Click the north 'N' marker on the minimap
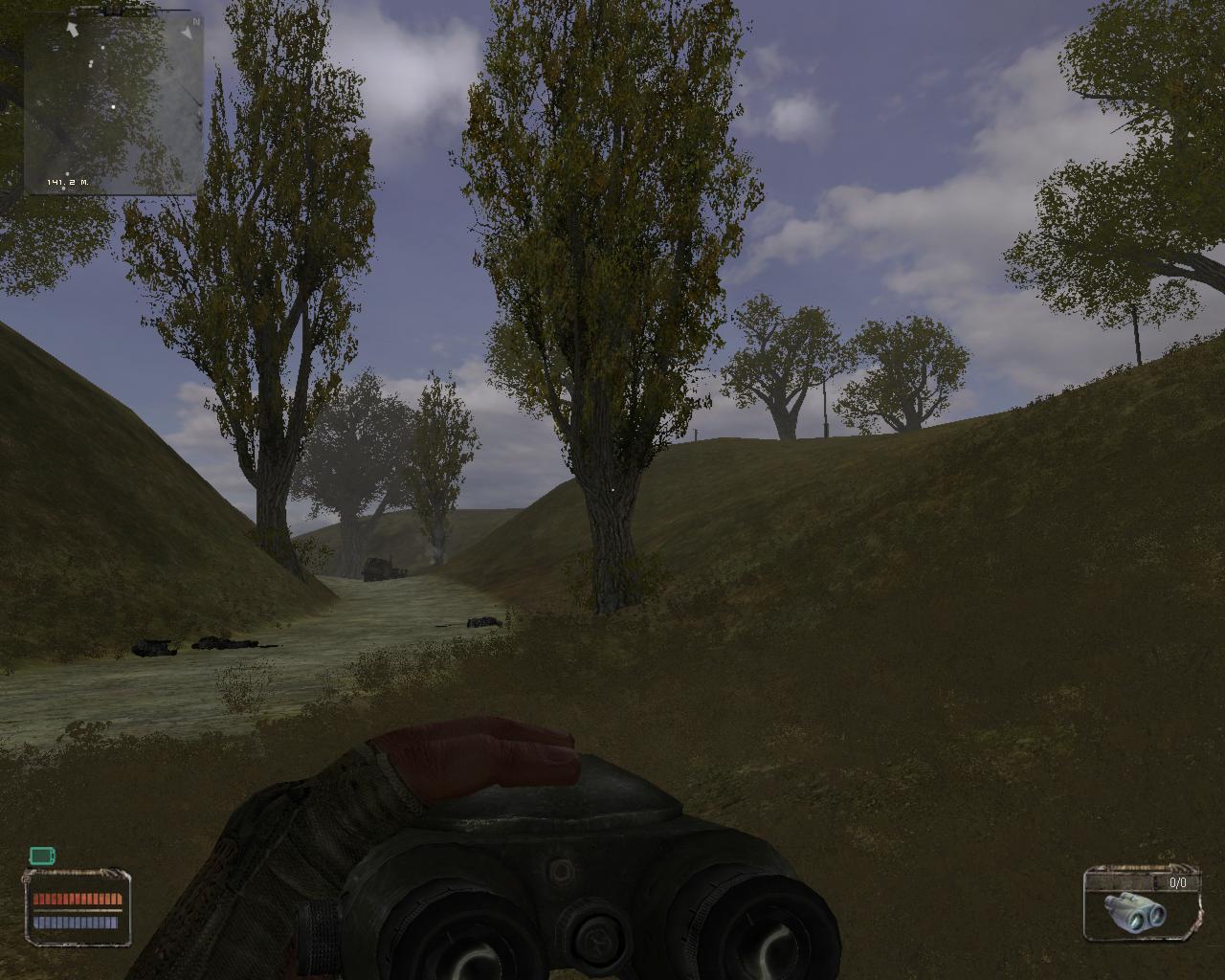 197,20
